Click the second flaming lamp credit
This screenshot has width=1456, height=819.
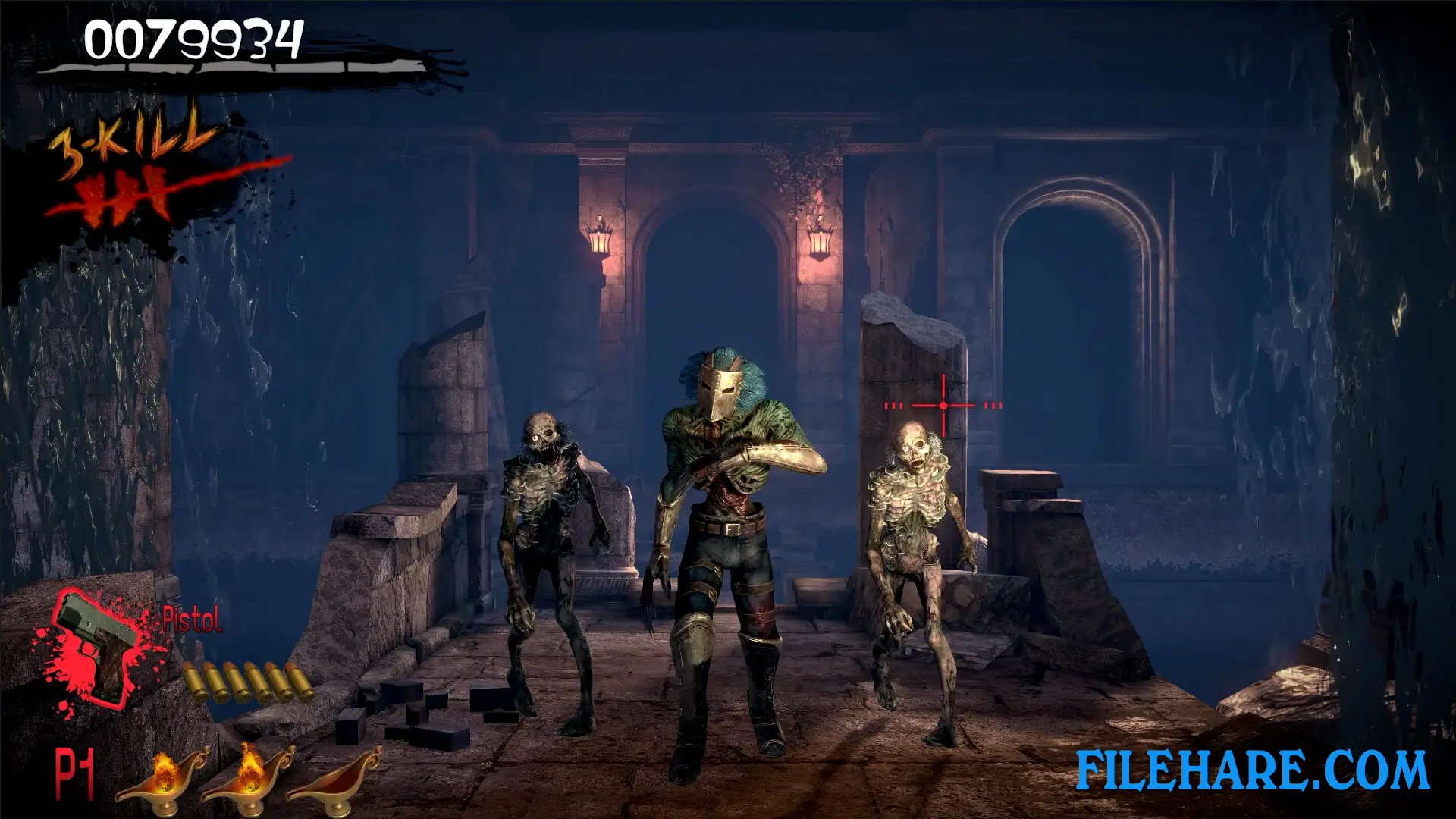pos(250,781)
